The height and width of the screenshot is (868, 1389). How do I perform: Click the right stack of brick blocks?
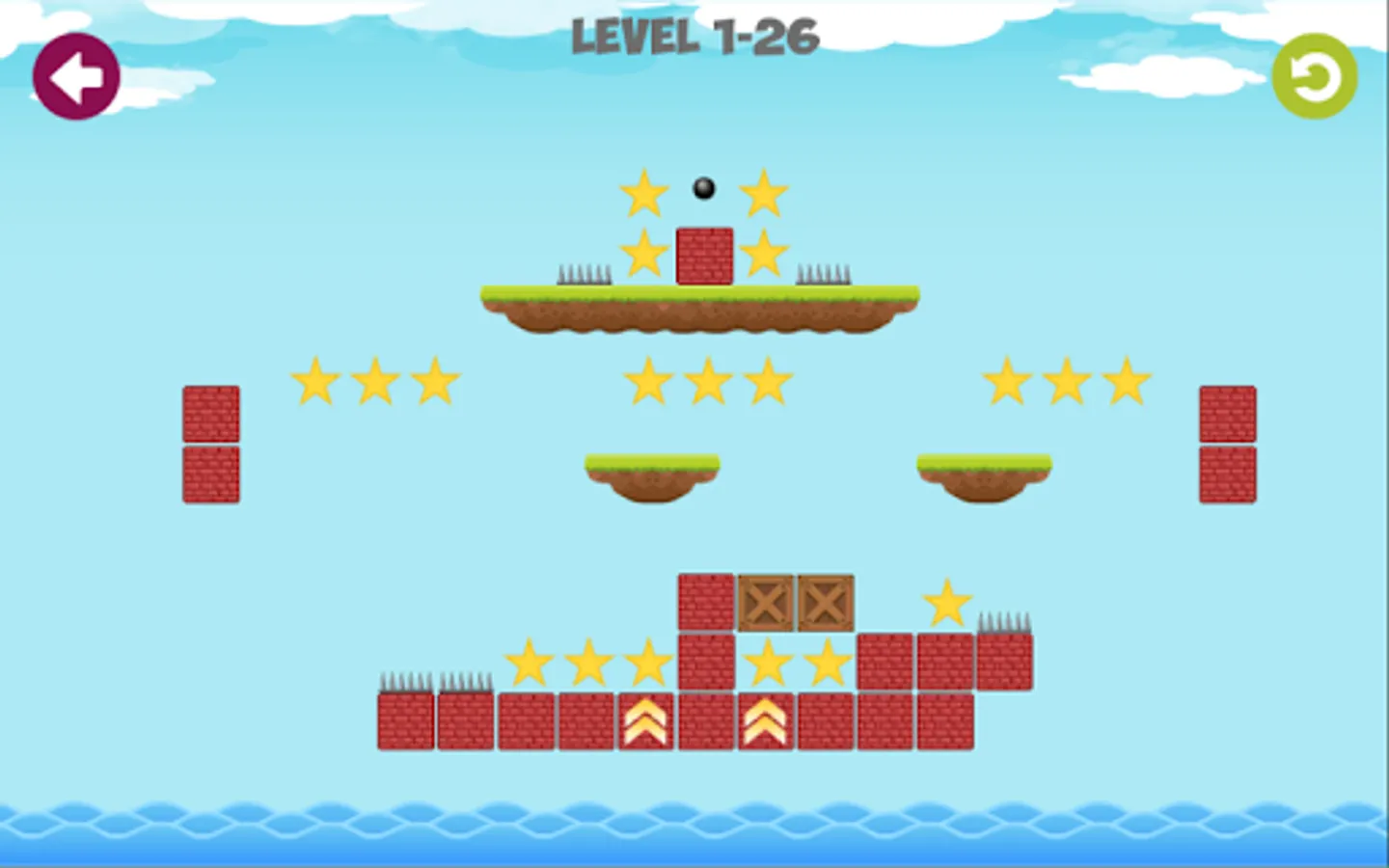pyautogui.click(x=1226, y=444)
